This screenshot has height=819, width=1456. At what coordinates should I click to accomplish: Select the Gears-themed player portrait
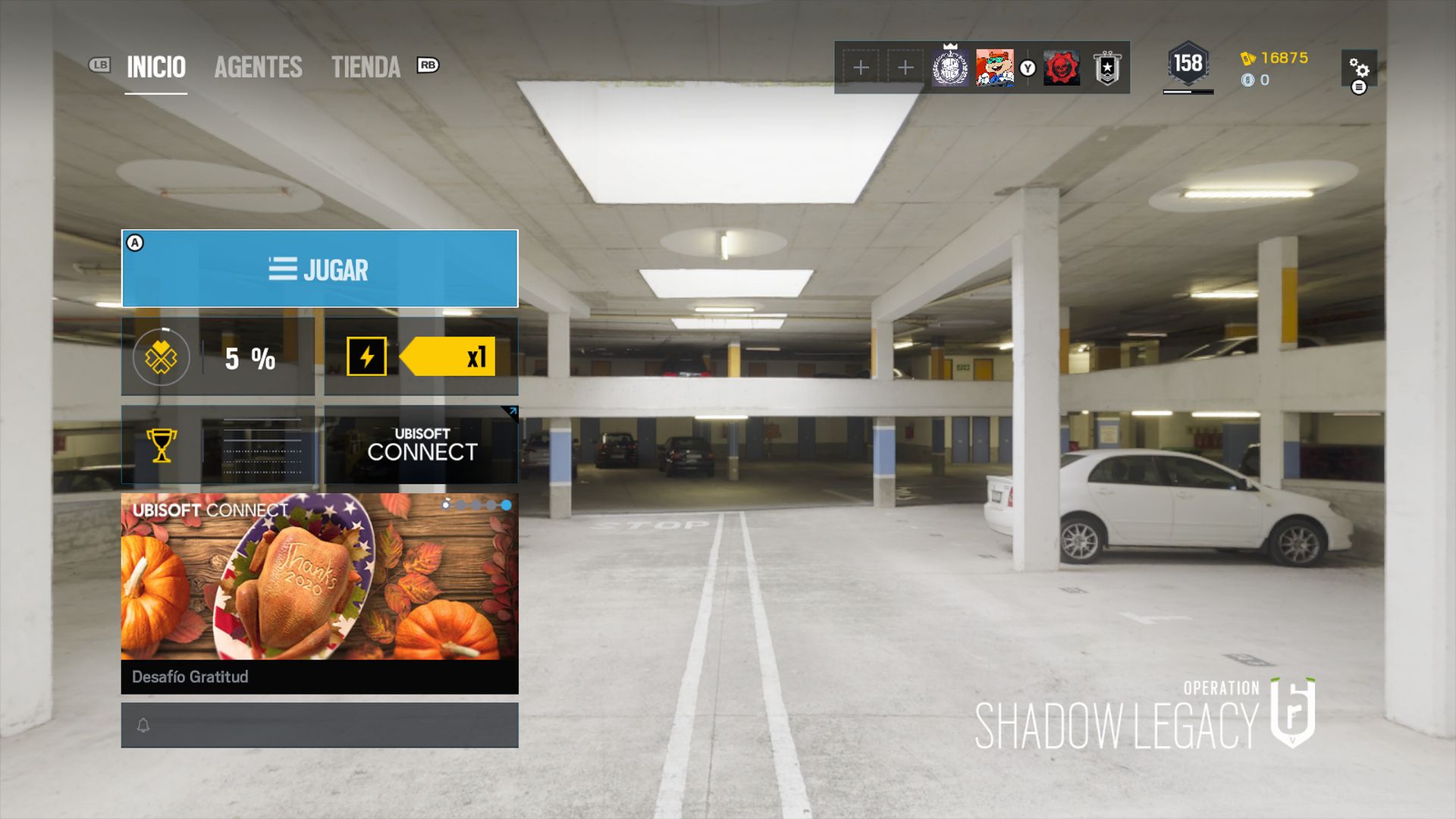click(x=1062, y=67)
